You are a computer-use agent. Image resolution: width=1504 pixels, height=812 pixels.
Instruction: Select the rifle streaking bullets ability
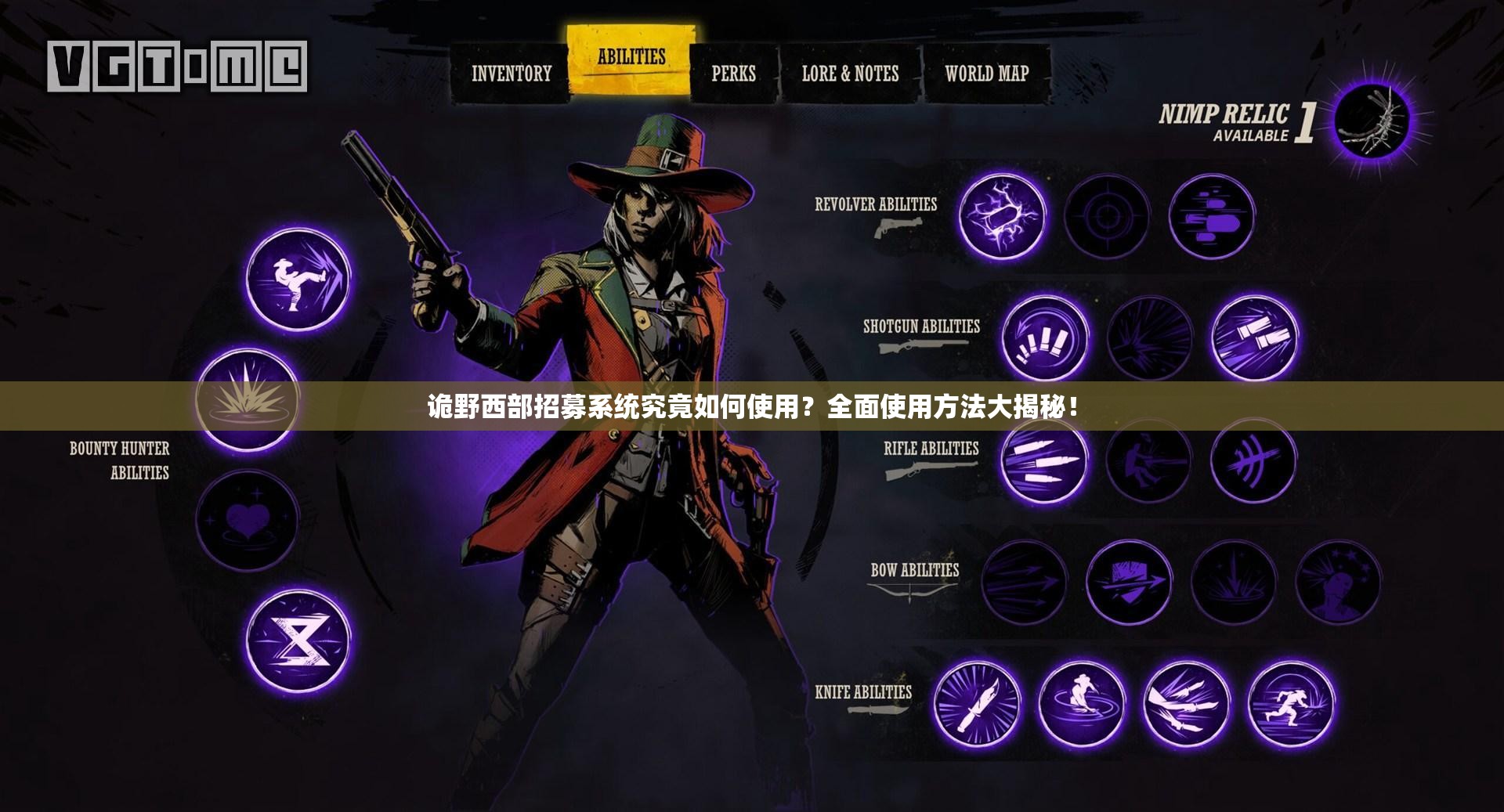point(1044,460)
